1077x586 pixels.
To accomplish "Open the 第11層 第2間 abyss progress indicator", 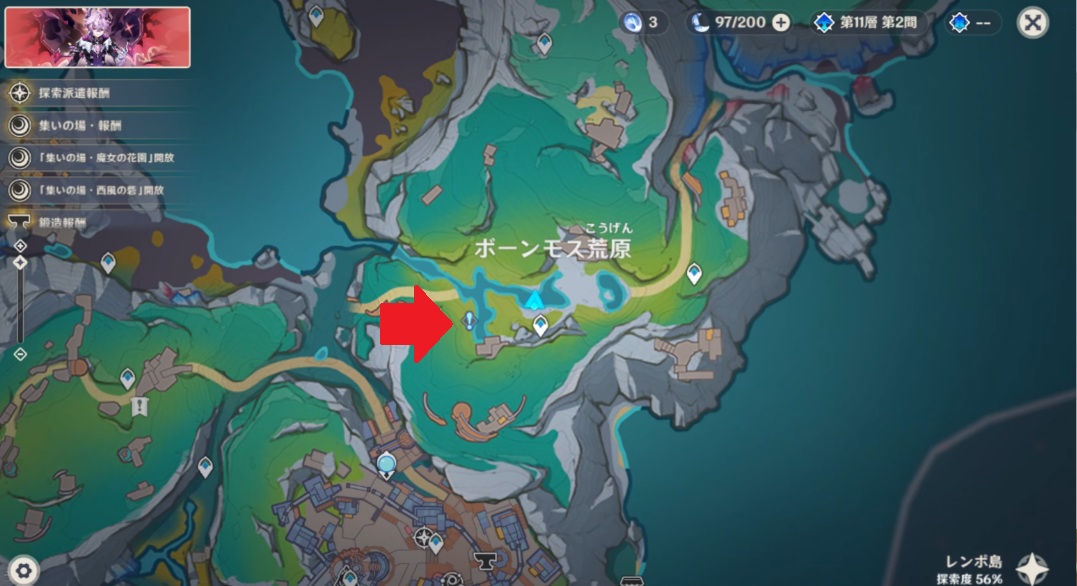I will pyautogui.click(x=870, y=22).
